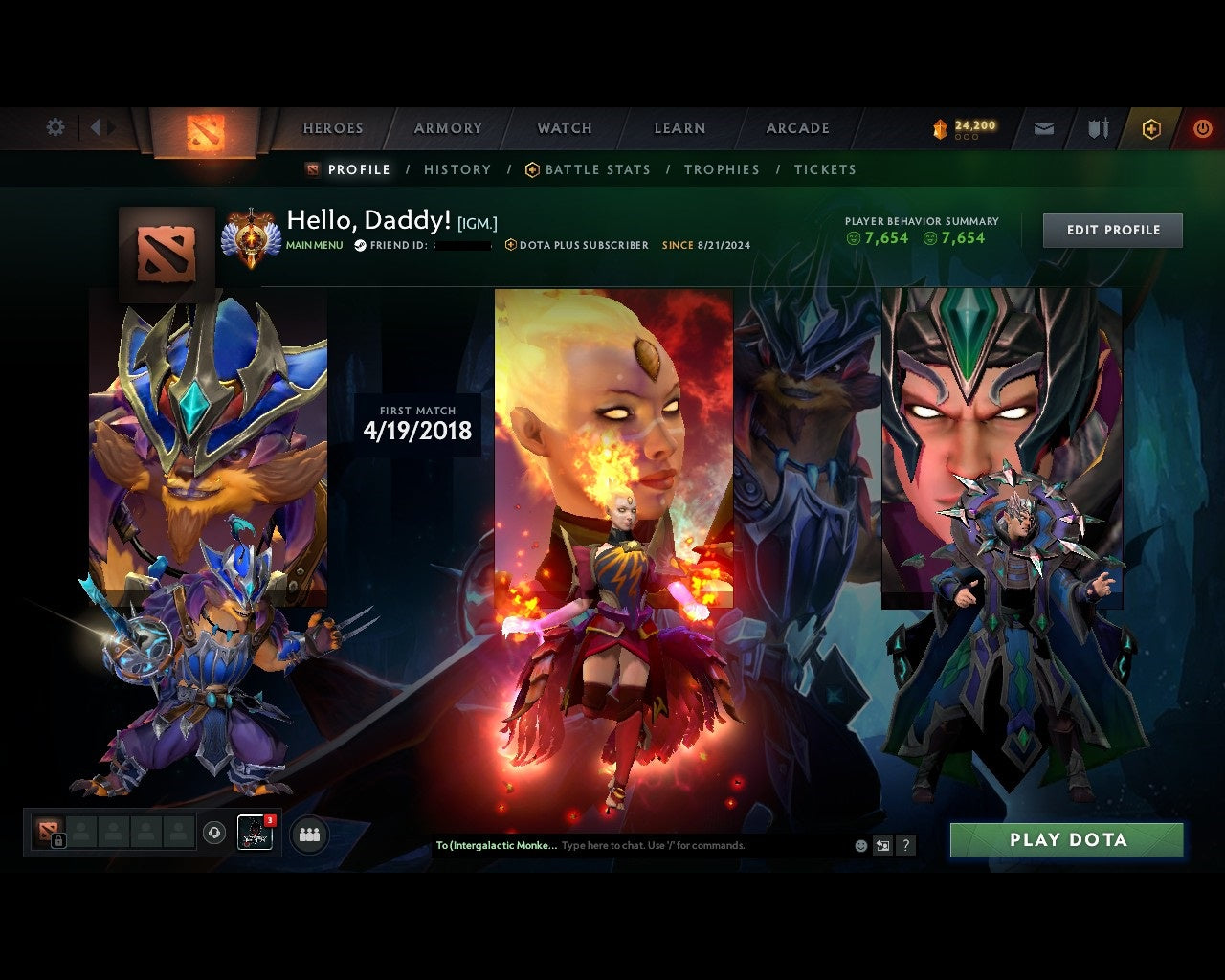The image size is (1225, 980).
Task: Switch to the HISTORY tab
Action: [457, 169]
